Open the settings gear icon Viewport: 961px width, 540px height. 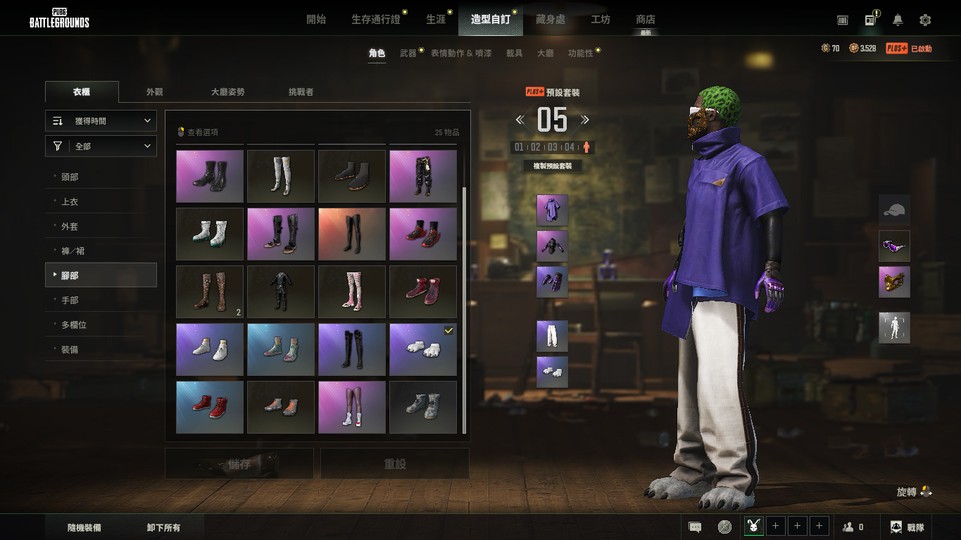[x=925, y=20]
